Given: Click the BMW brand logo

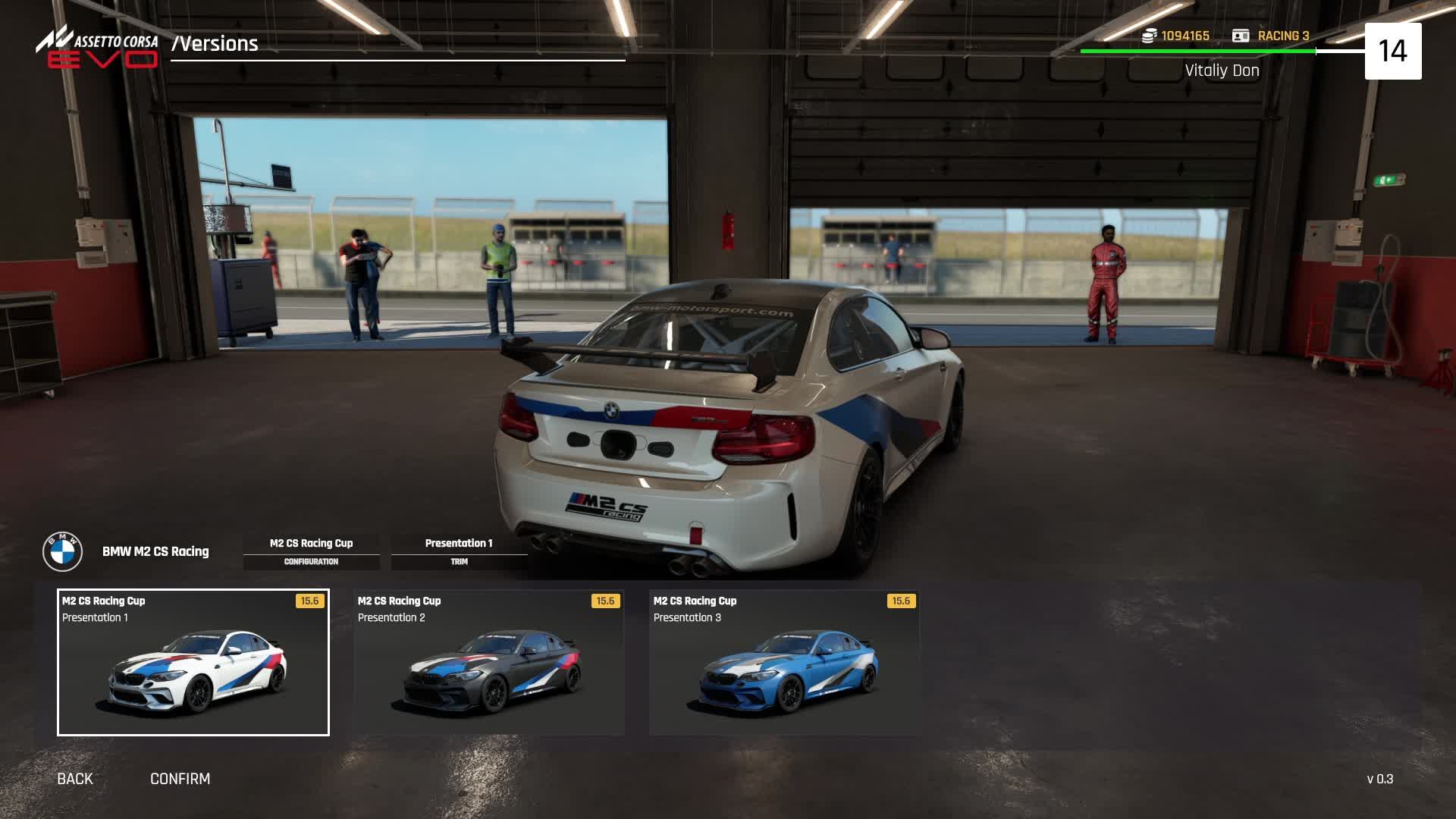Looking at the screenshot, I should click(x=62, y=551).
